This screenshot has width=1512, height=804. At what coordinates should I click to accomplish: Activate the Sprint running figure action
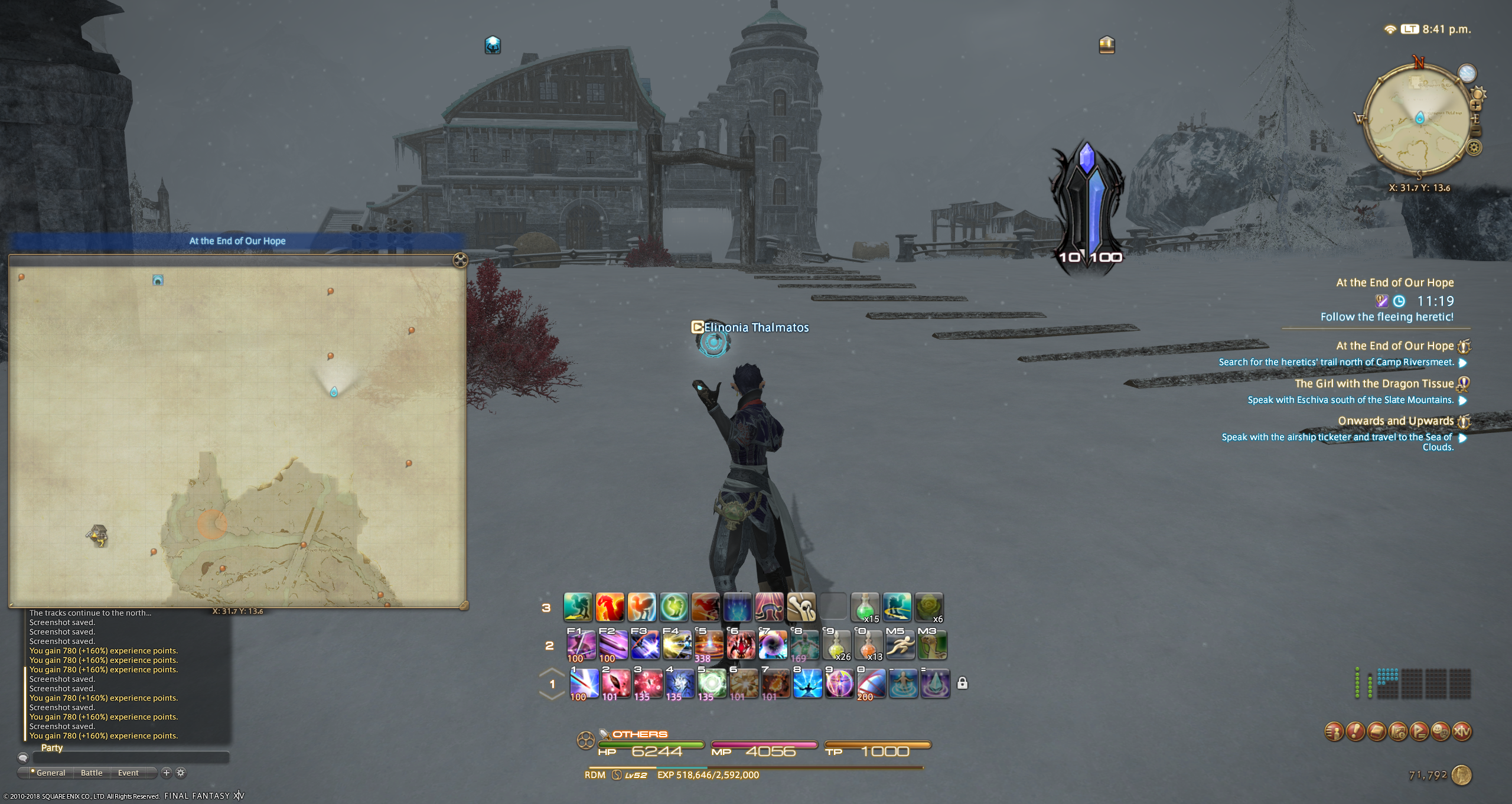click(x=900, y=645)
